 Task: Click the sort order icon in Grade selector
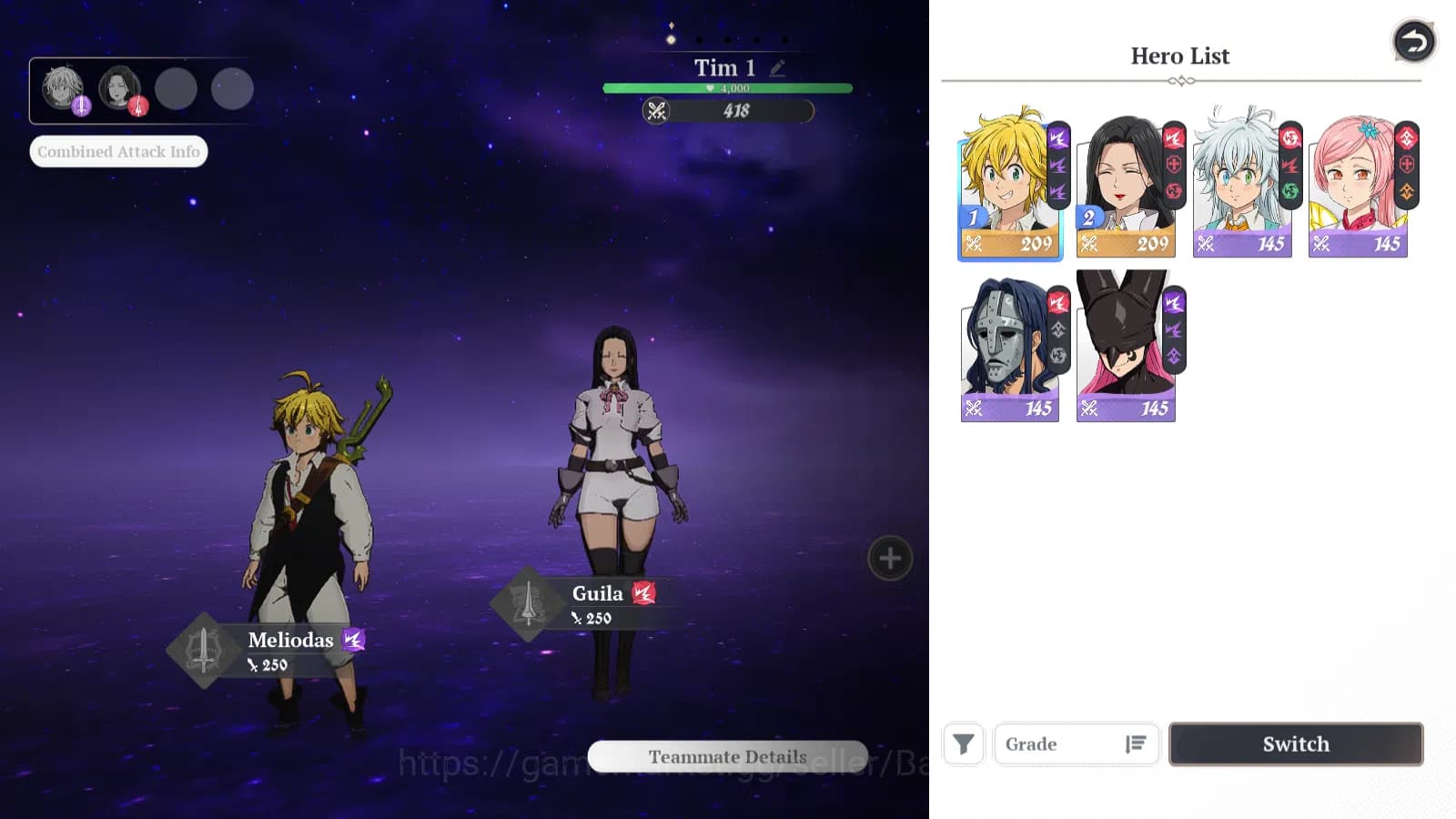point(1137,744)
